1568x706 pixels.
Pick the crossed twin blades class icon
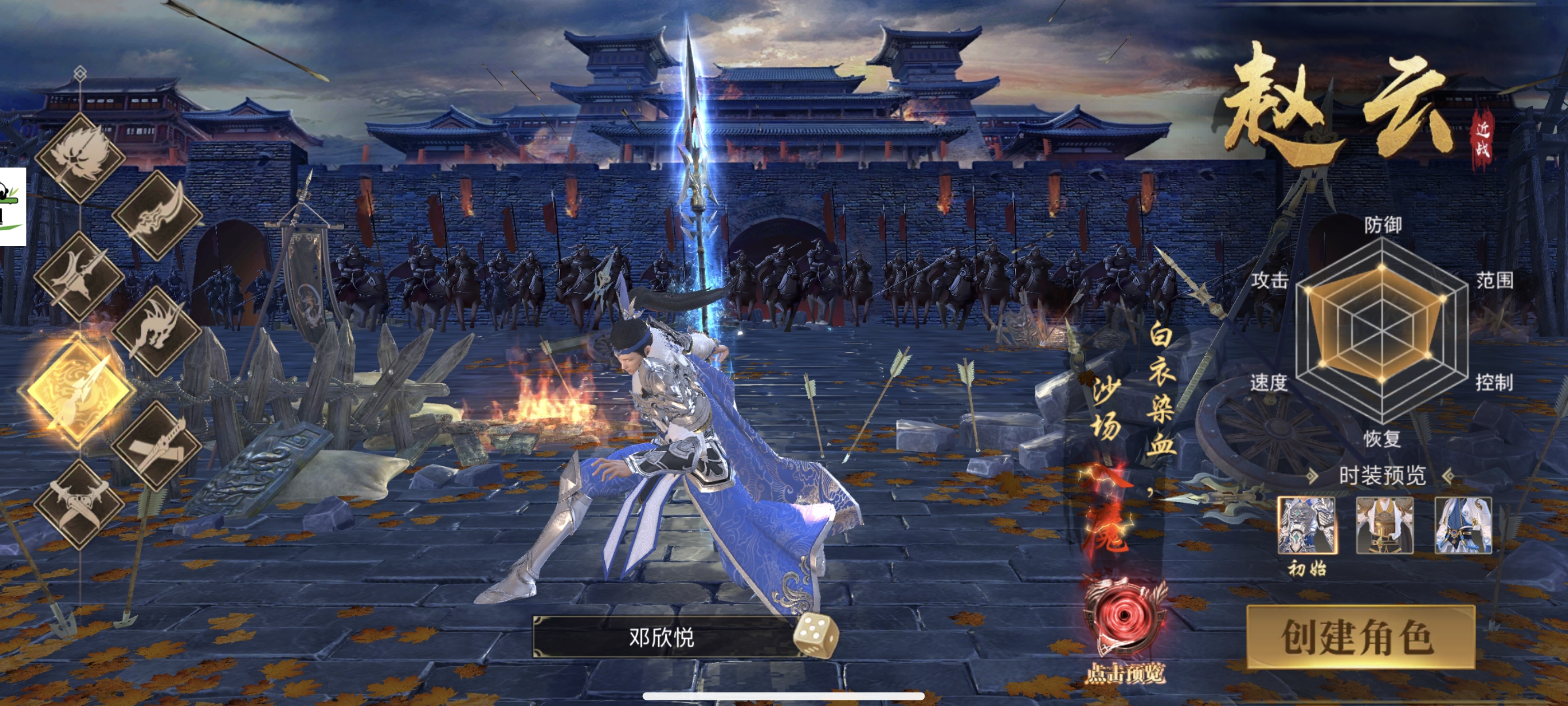(80, 504)
